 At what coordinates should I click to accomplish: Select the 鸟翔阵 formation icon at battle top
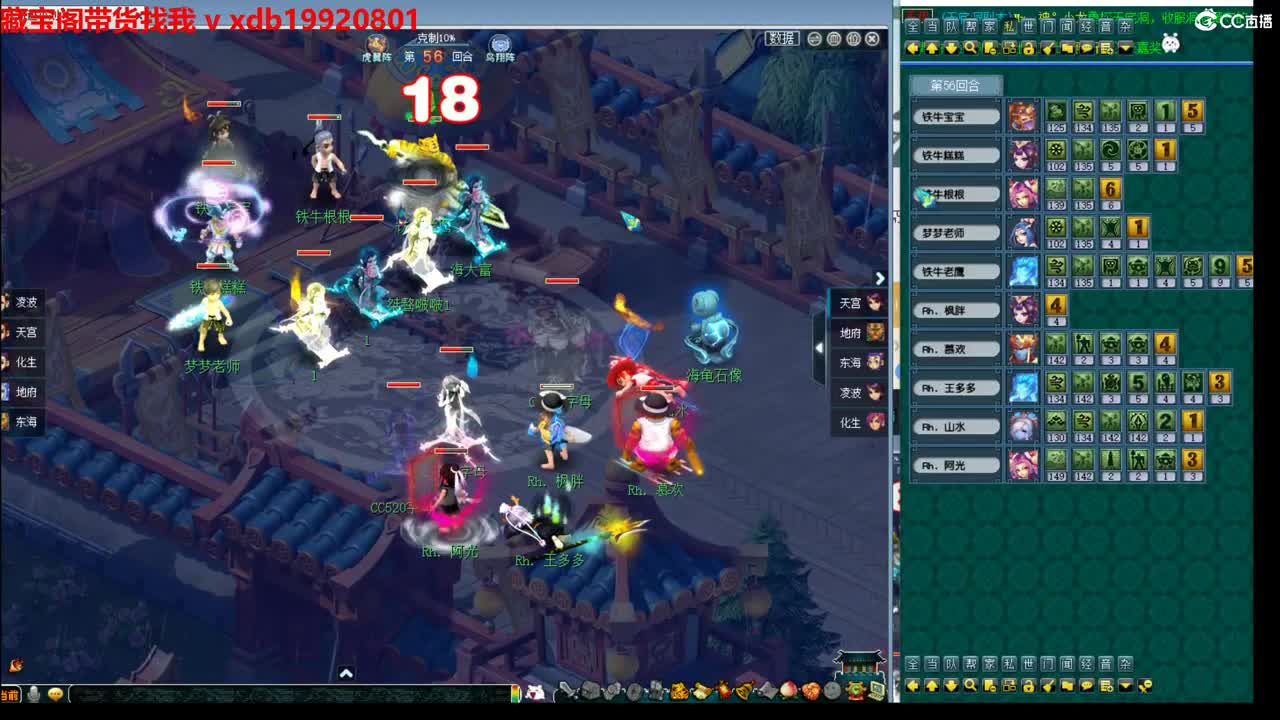(498, 44)
